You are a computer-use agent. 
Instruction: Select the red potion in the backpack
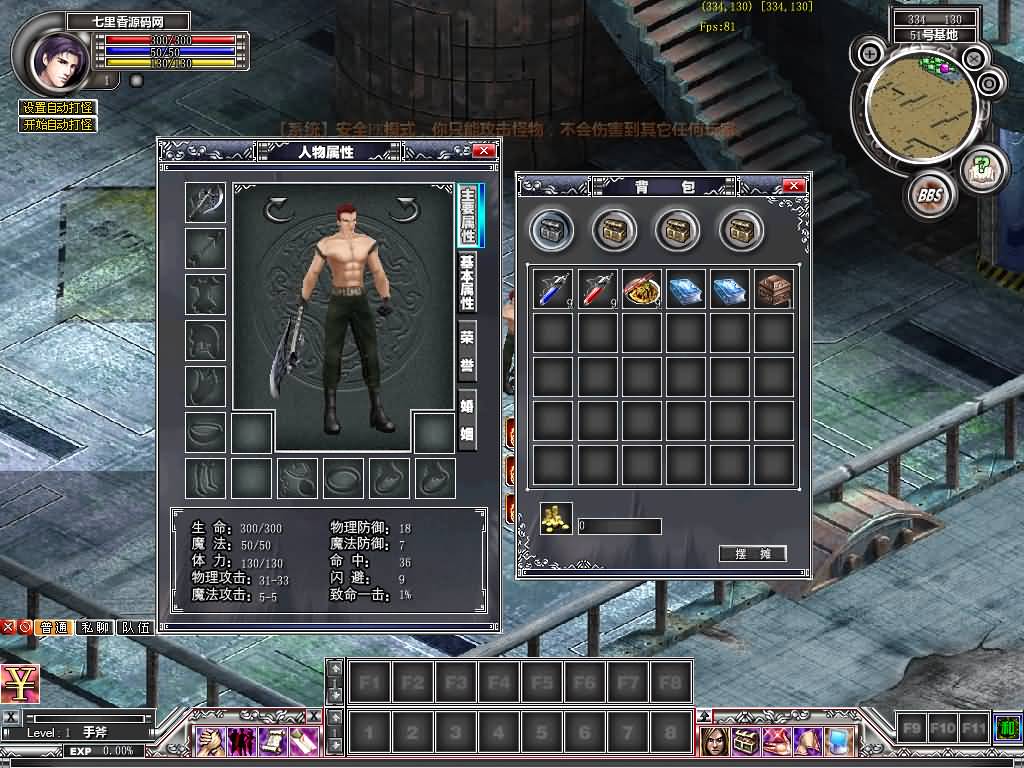(x=596, y=289)
